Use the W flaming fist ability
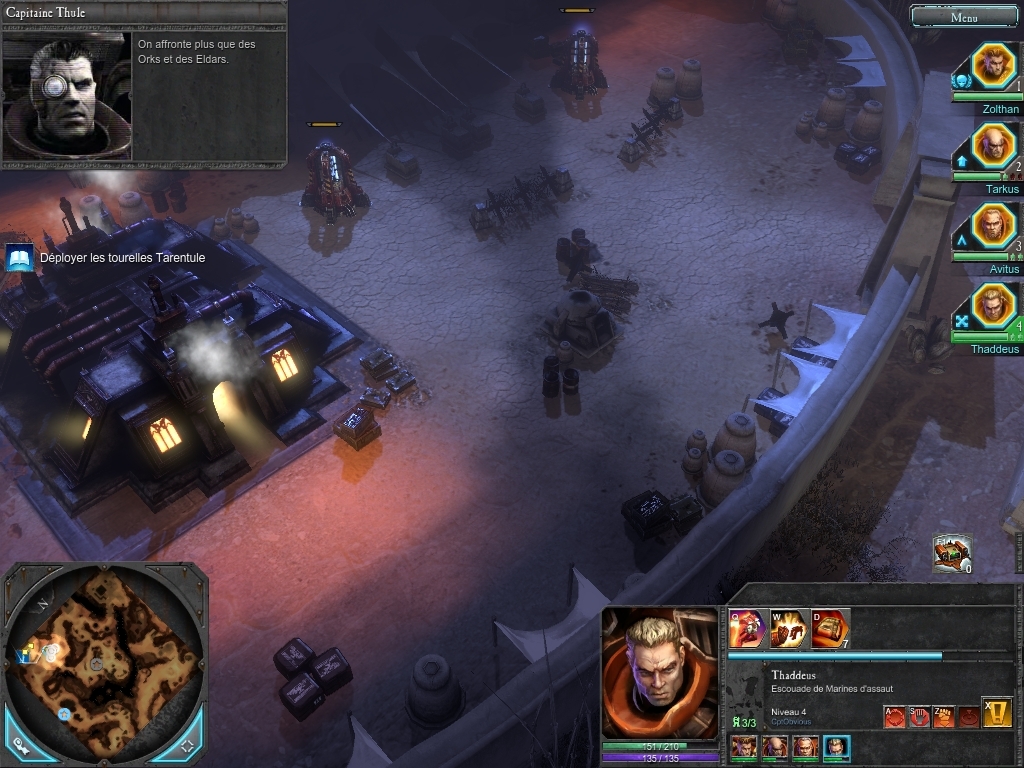 tap(788, 628)
